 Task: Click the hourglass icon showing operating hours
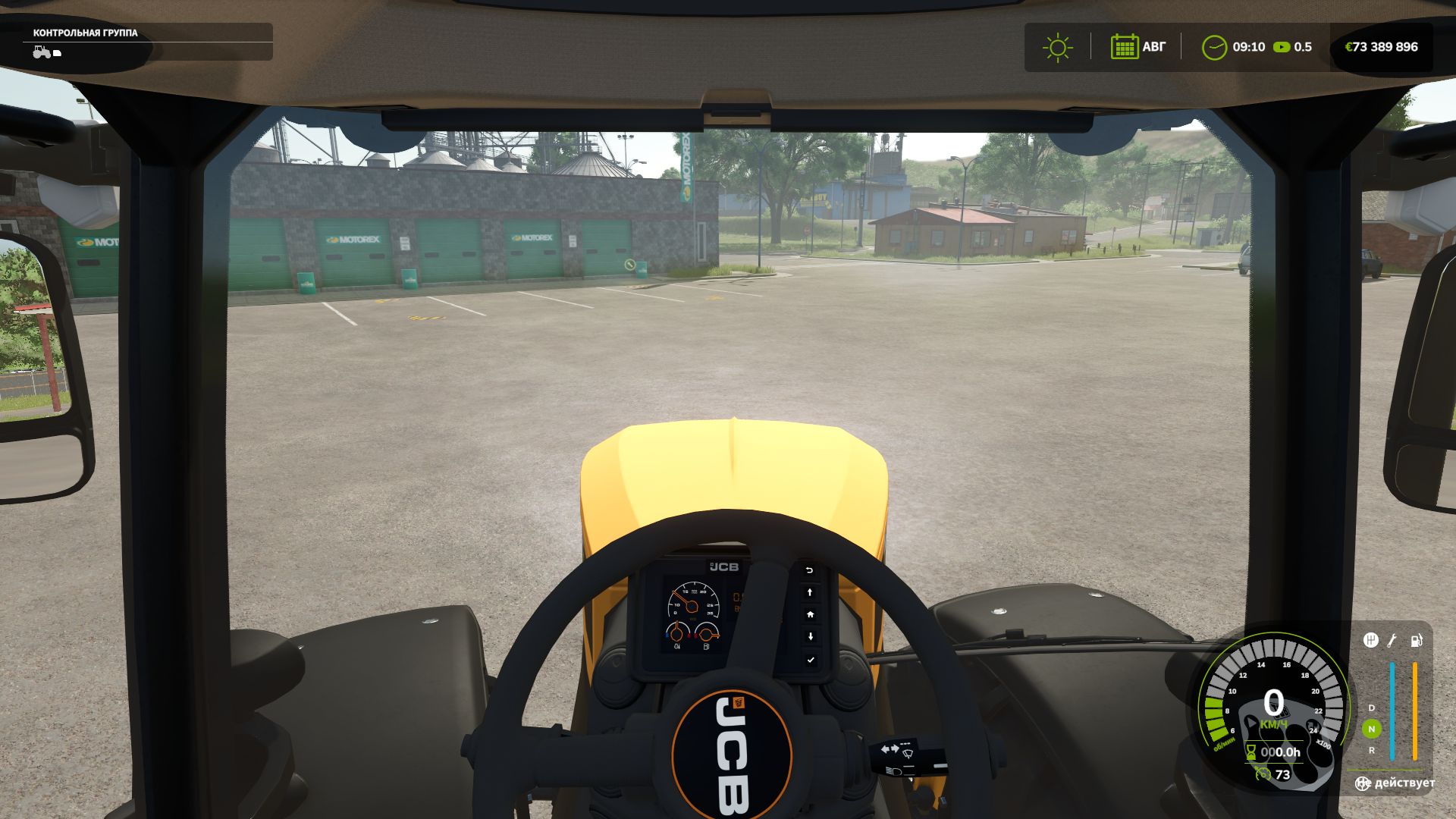1250,752
